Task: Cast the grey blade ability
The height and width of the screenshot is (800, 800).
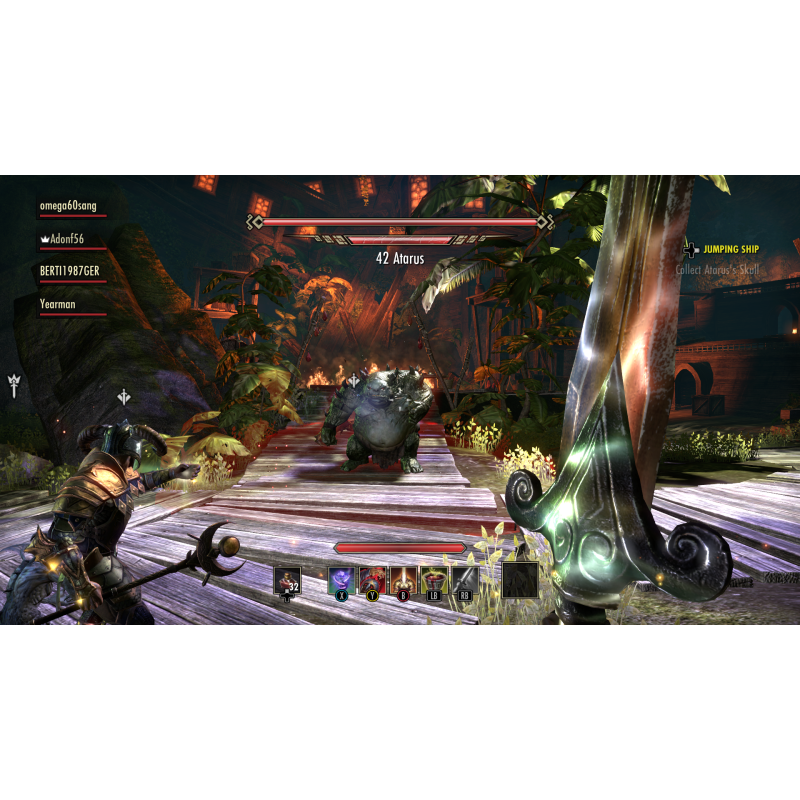Action: click(x=464, y=579)
